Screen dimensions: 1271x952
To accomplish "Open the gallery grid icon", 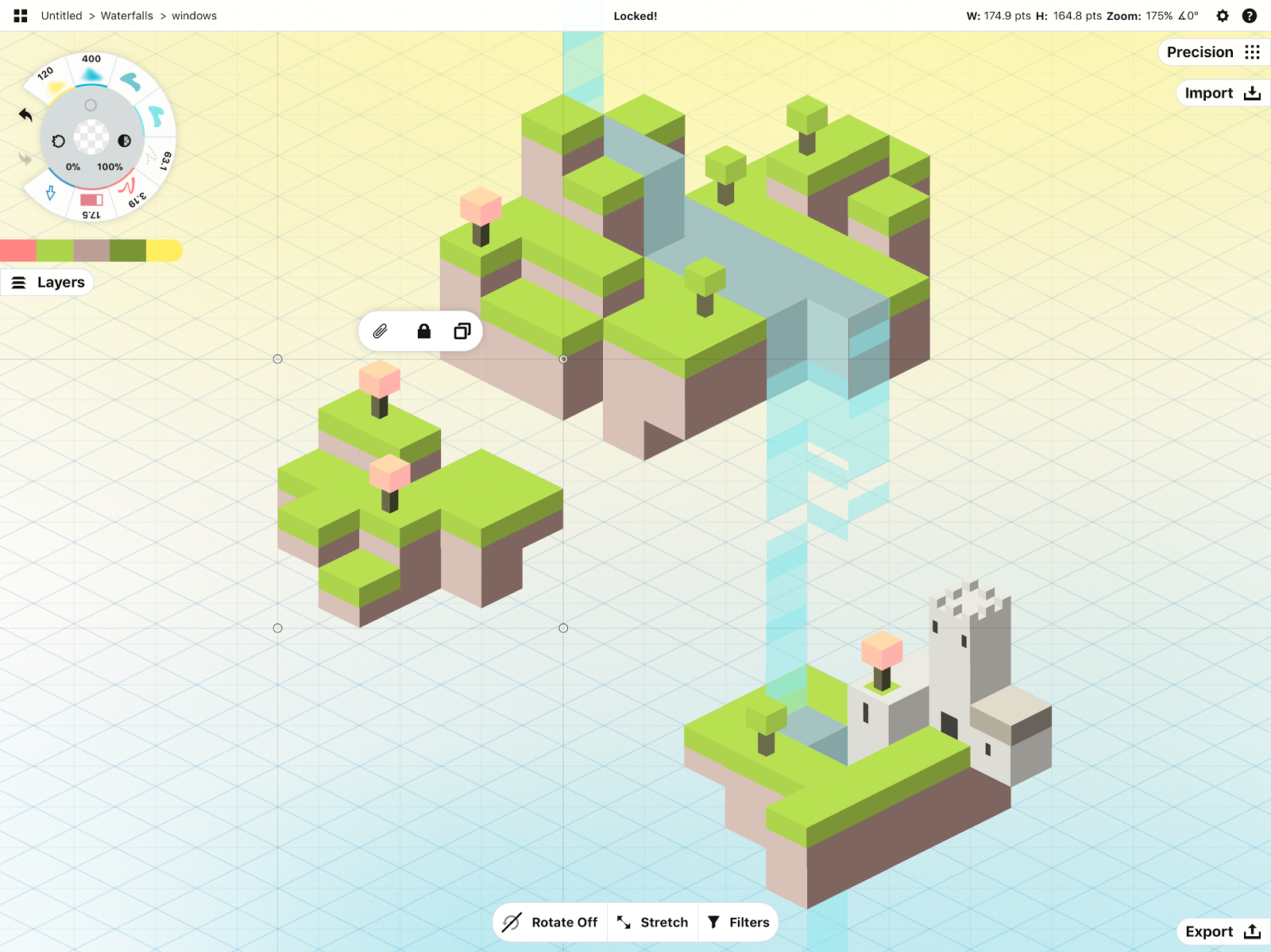I will pyautogui.click(x=21, y=16).
